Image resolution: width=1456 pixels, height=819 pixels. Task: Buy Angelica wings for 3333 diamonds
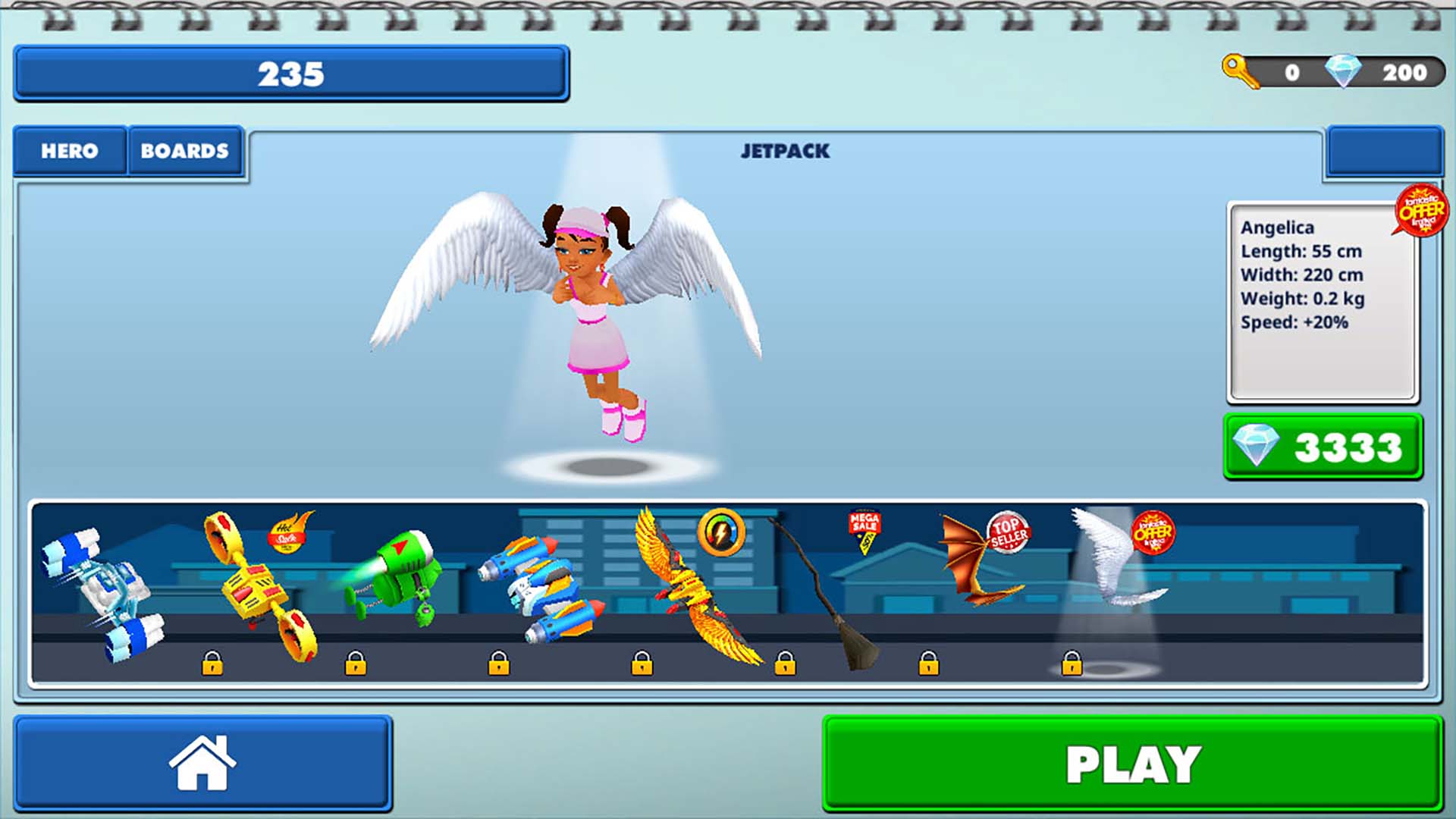point(1322,446)
